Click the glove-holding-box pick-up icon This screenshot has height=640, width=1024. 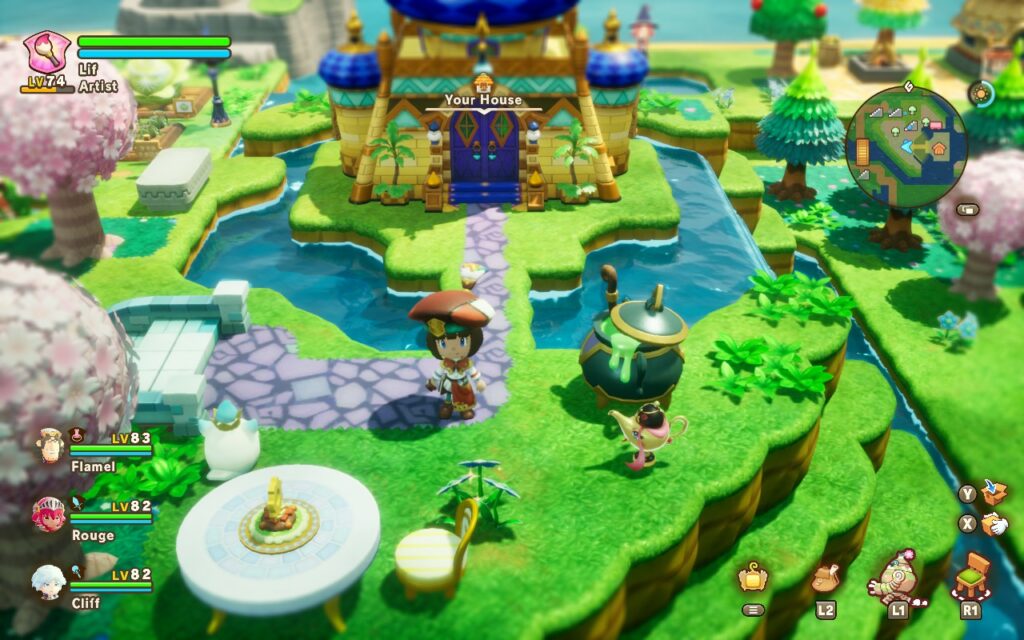[x=994, y=523]
